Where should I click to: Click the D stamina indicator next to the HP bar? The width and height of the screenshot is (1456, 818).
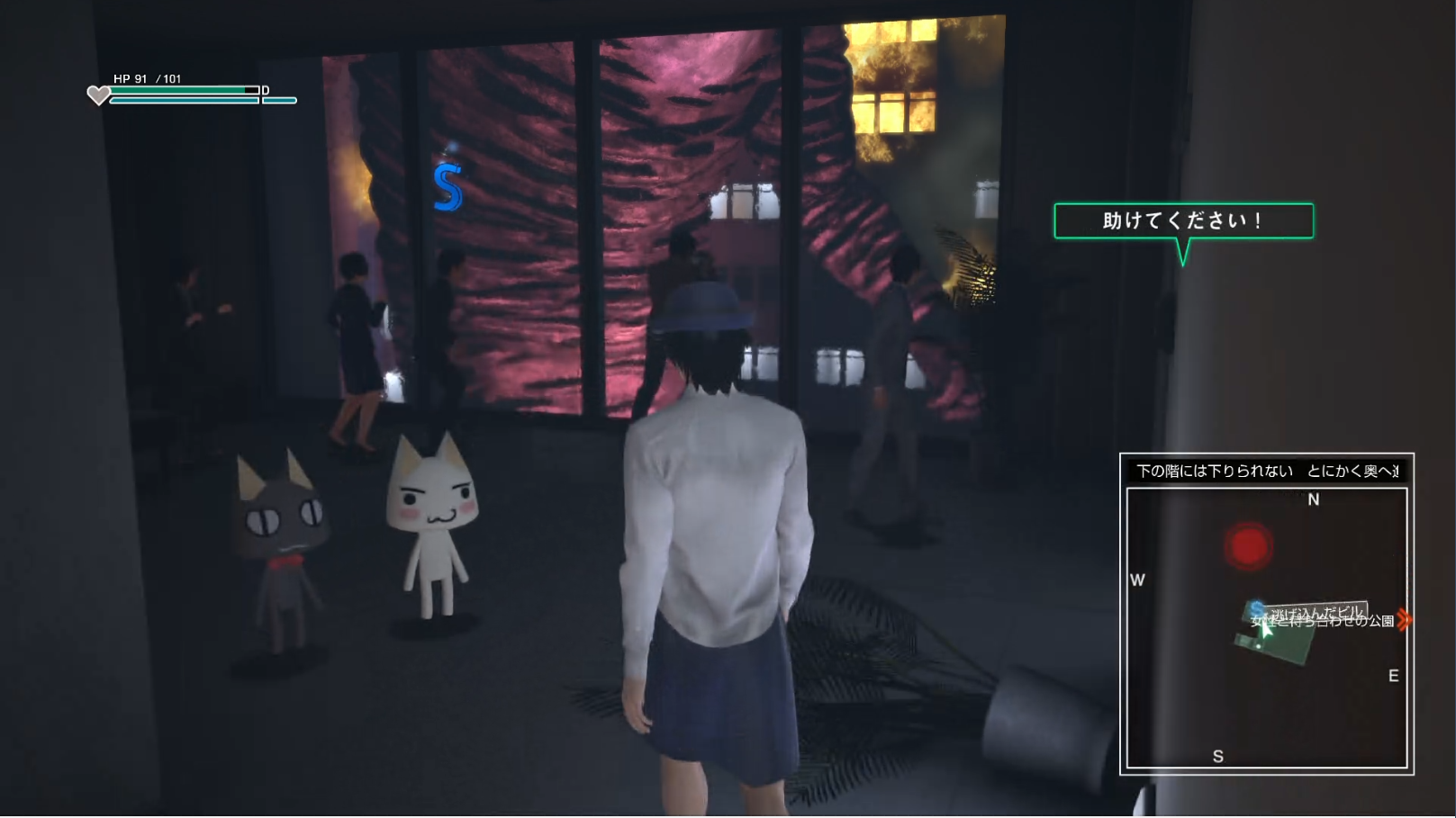[264, 90]
